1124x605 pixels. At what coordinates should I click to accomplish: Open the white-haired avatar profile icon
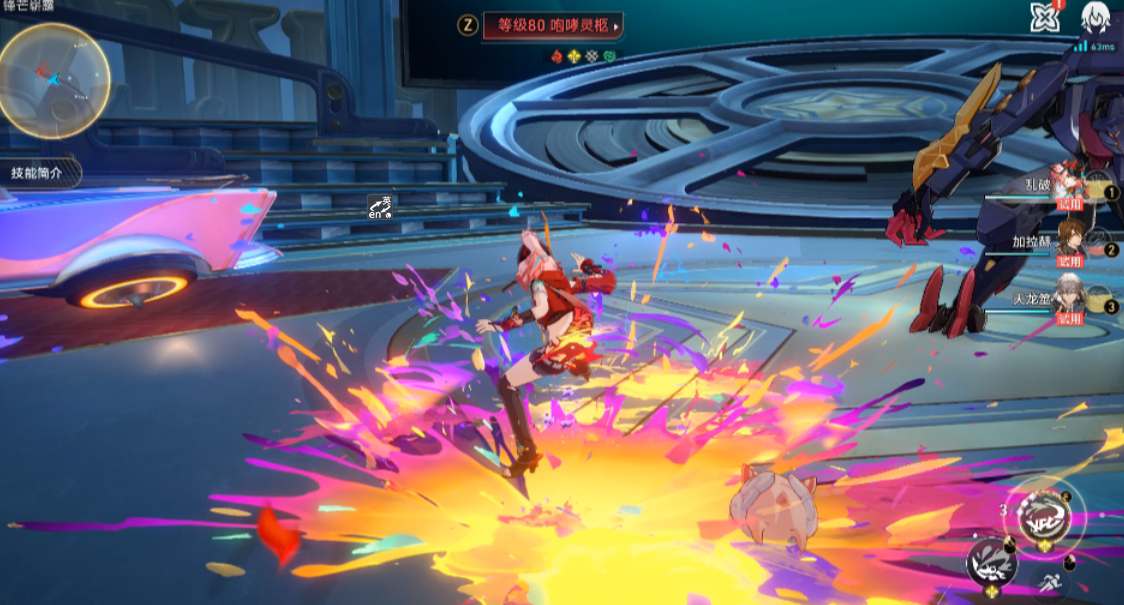tap(1096, 18)
